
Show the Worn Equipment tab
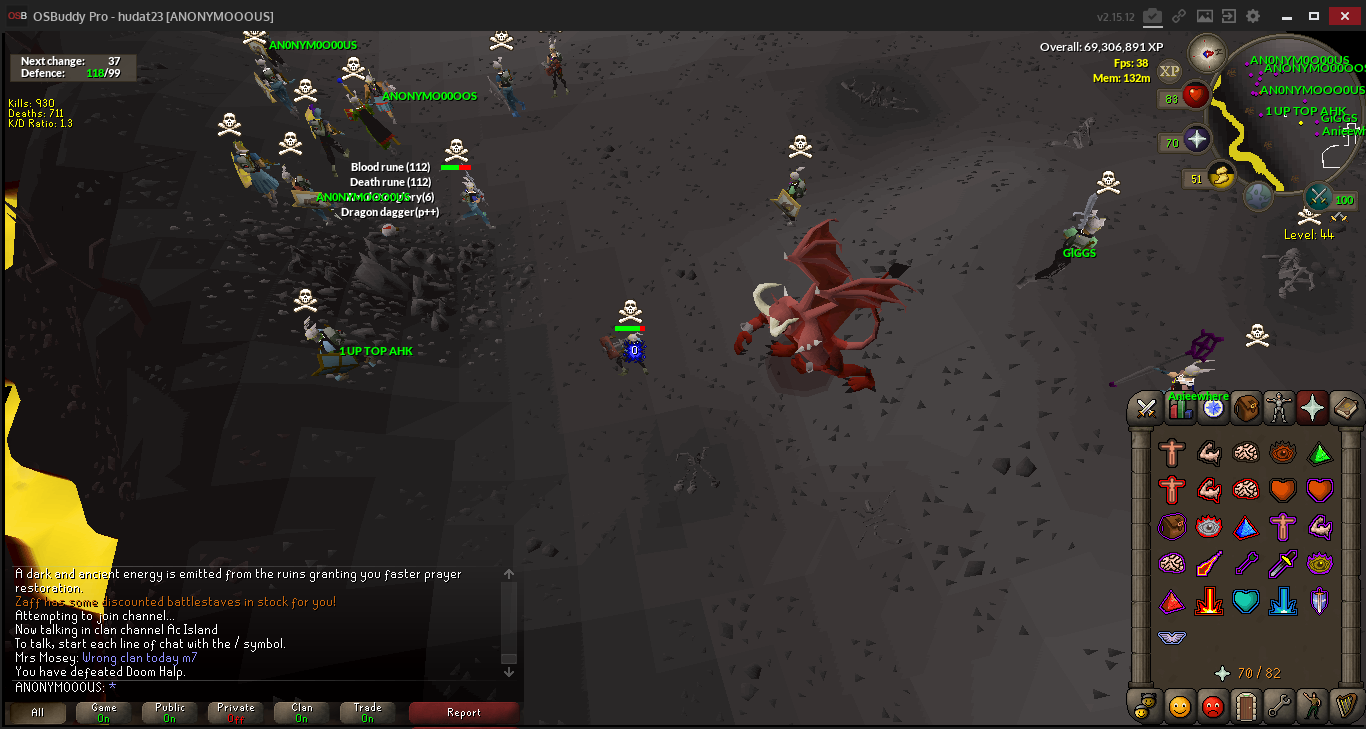pos(1280,408)
